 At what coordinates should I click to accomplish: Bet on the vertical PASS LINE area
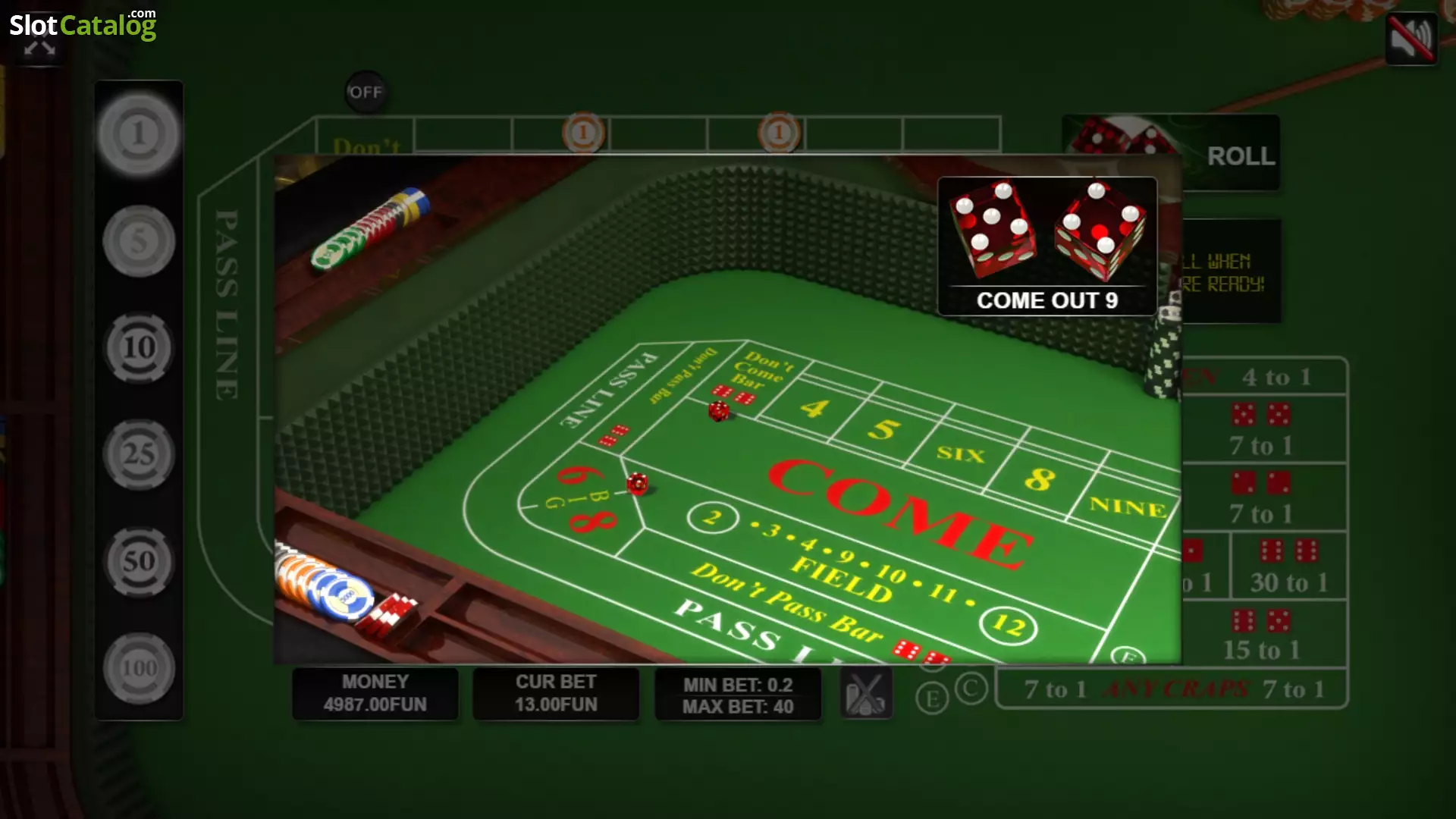click(227, 303)
